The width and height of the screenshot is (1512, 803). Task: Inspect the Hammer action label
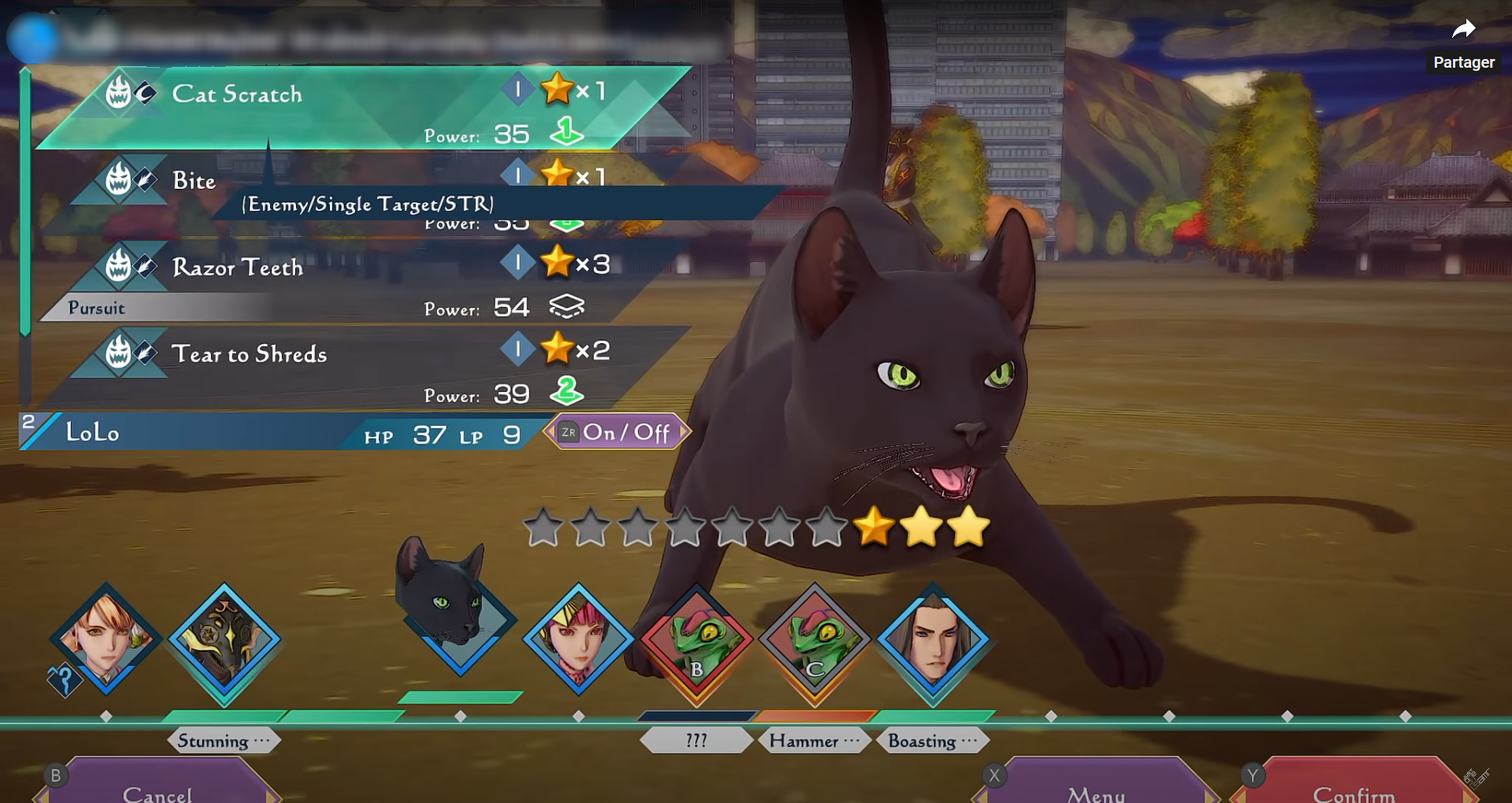click(x=814, y=741)
